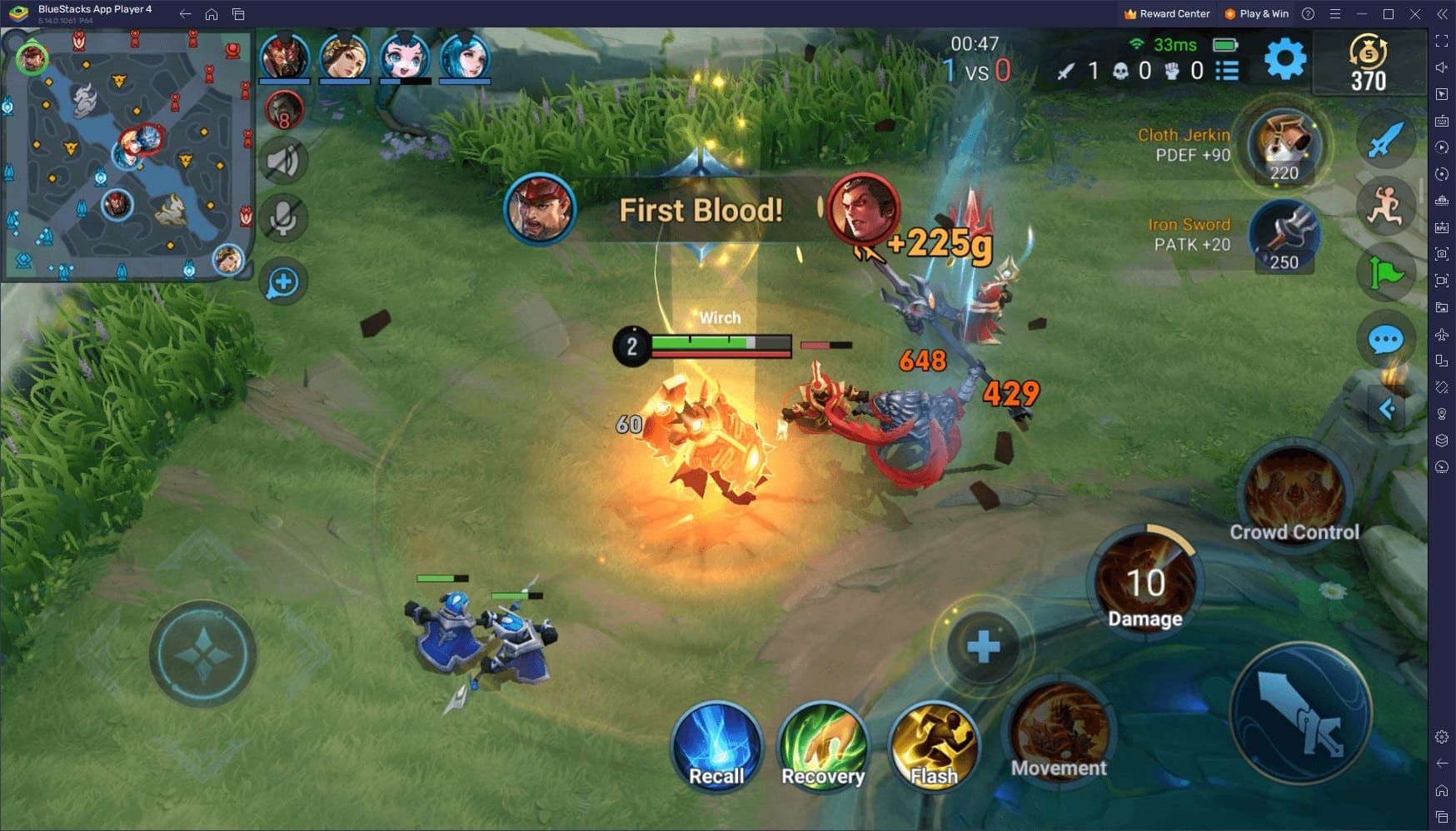Open Play & Win
Image resolution: width=1456 pixels, height=831 pixels.
pyautogui.click(x=1256, y=13)
